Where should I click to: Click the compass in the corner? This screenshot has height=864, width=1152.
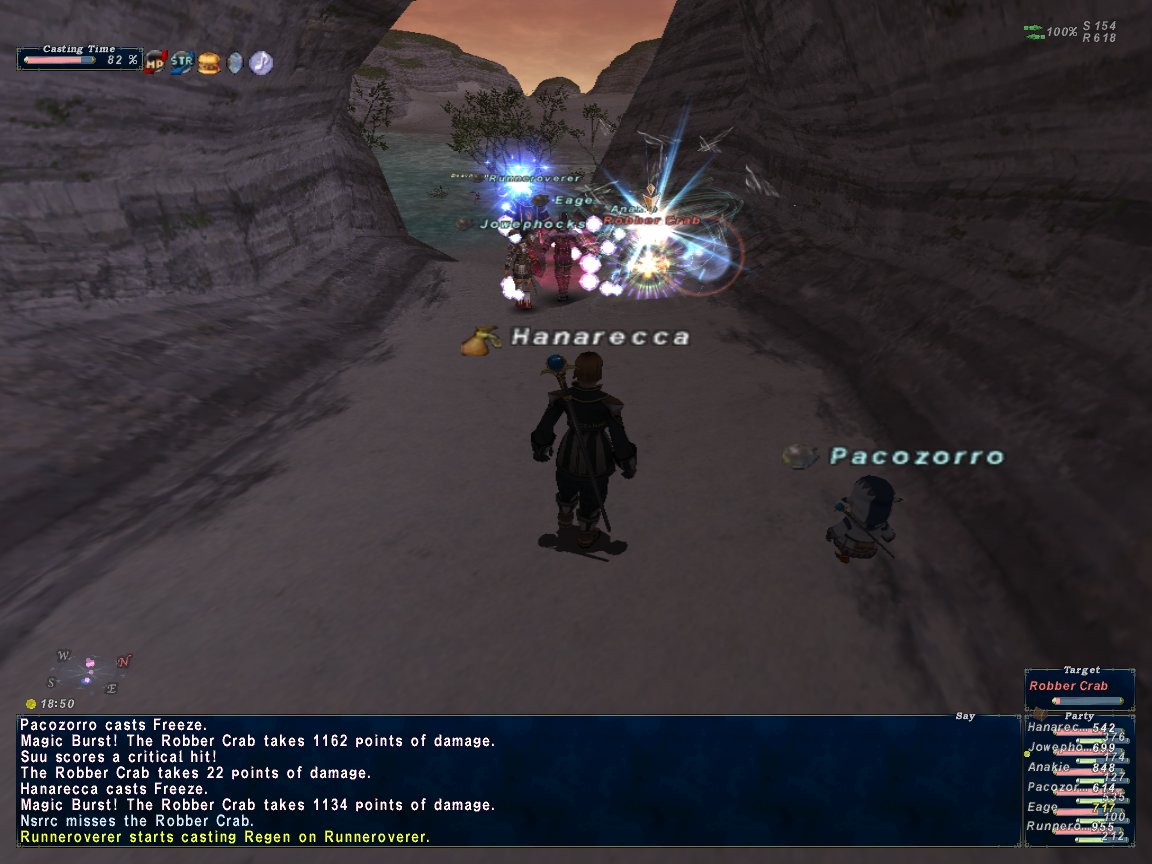point(88,672)
